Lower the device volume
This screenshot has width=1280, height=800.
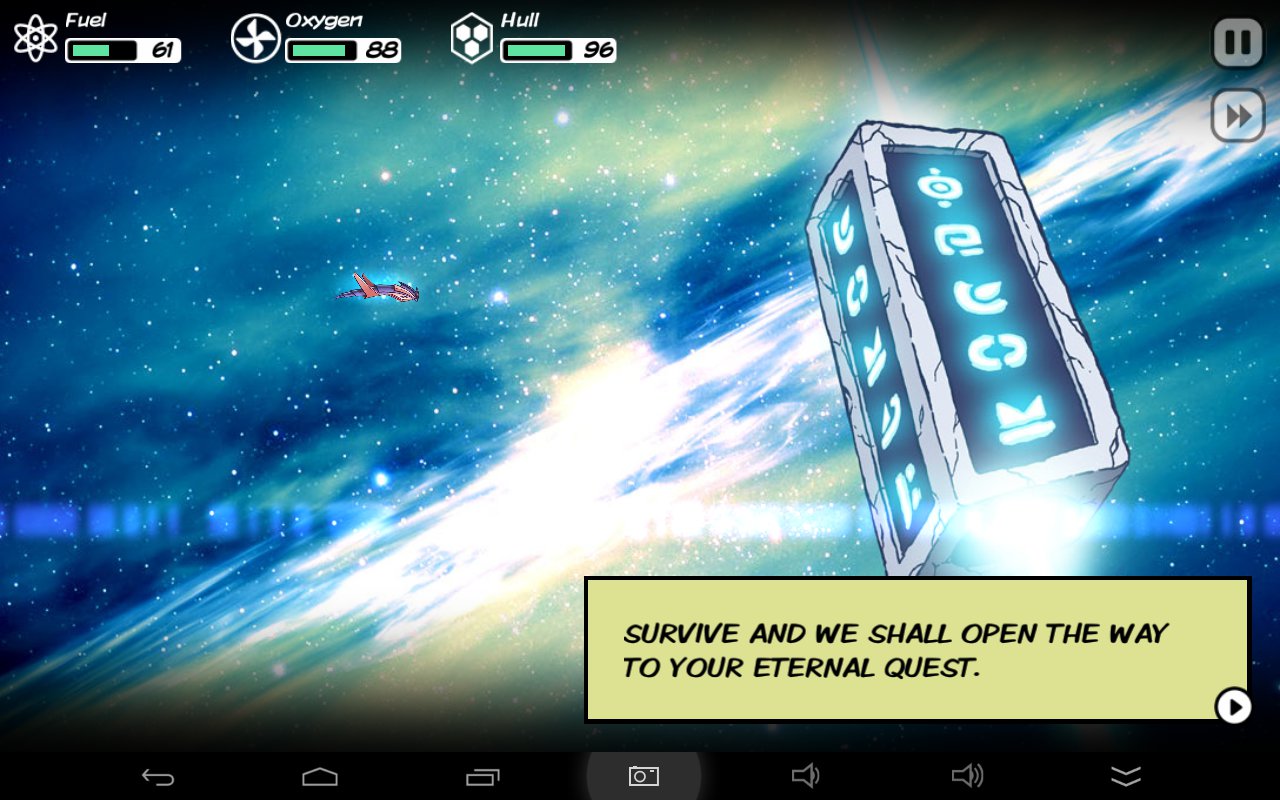805,776
